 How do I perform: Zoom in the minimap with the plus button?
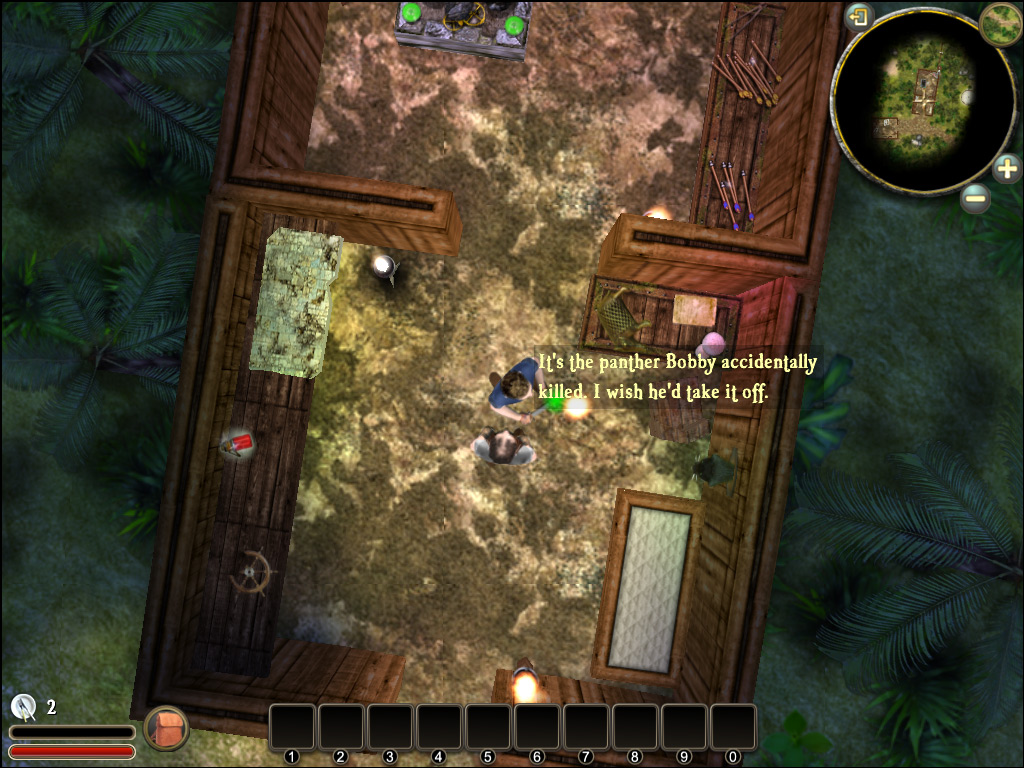pyautogui.click(x=1007, y=168)
